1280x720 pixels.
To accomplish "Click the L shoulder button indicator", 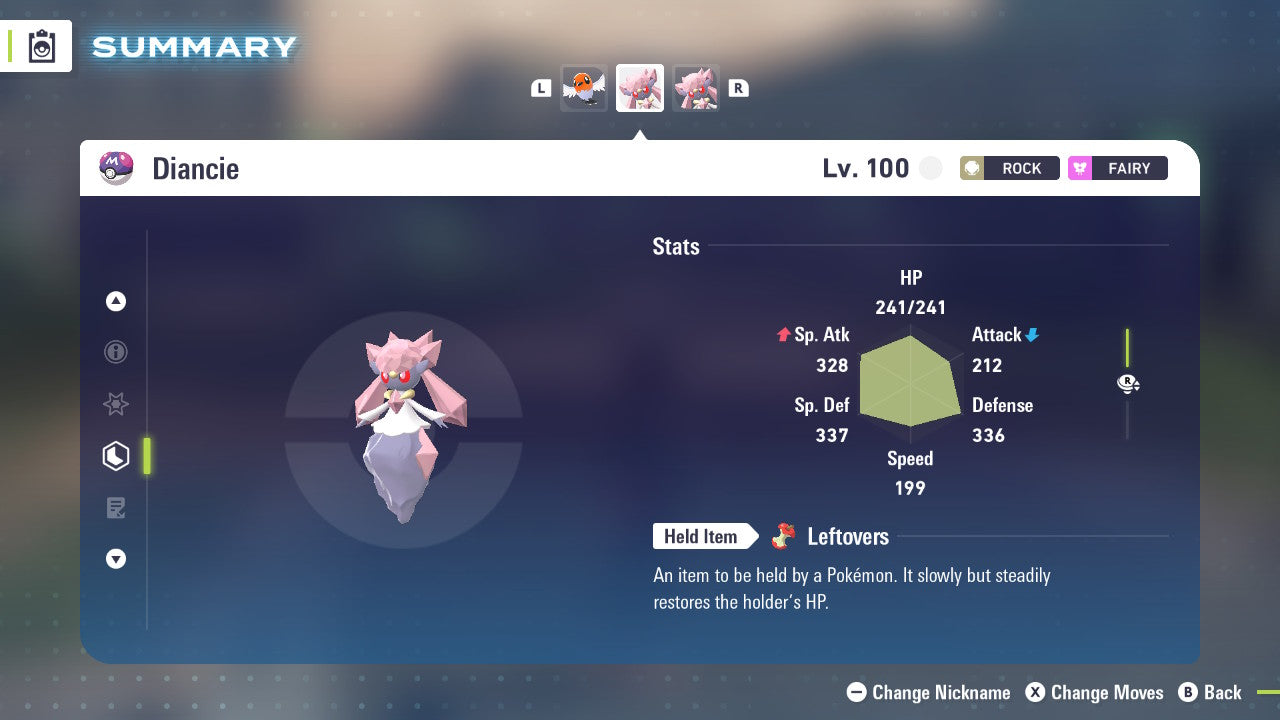I will click(540, 87).
